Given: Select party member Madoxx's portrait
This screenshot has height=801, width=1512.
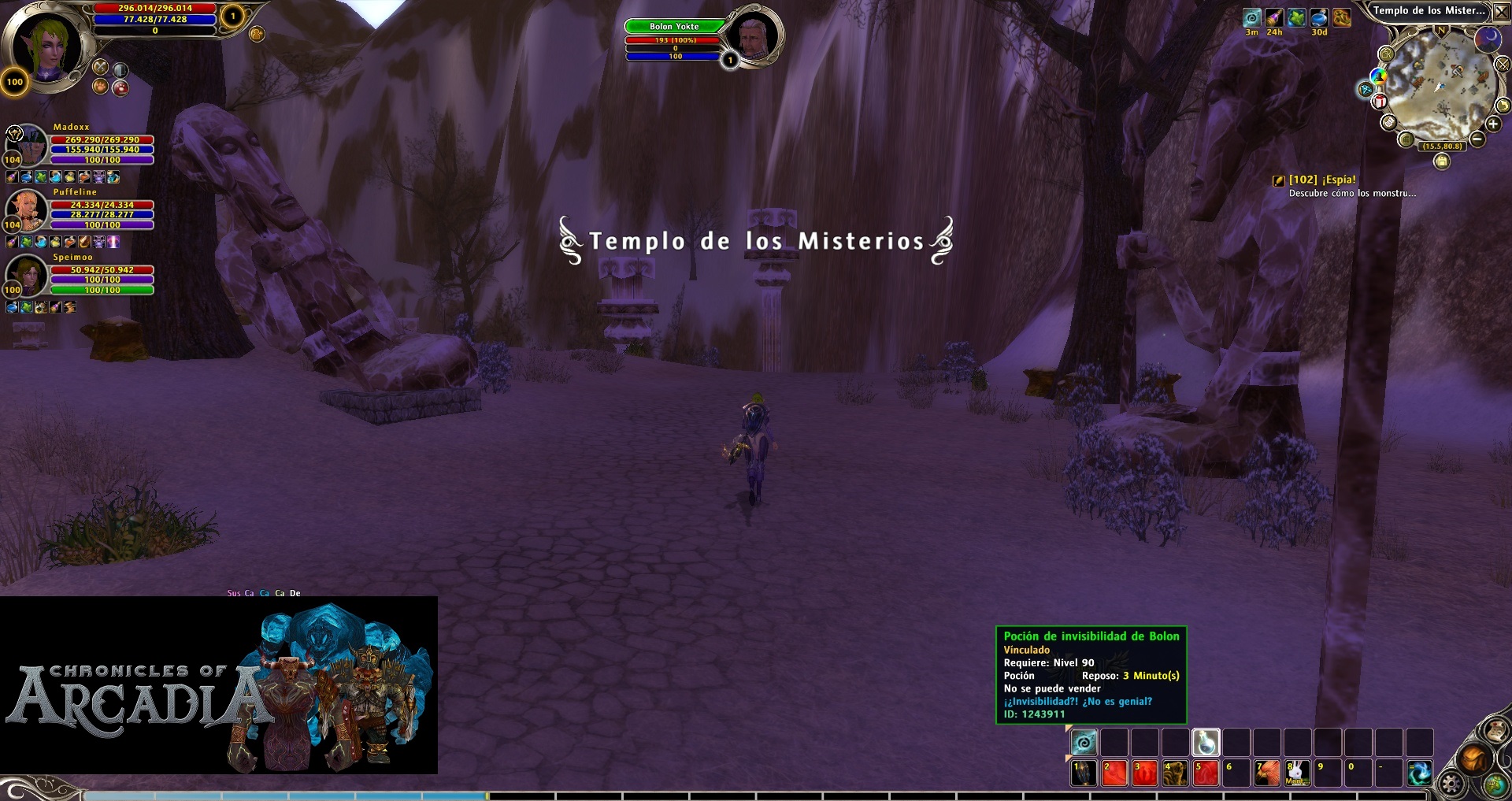Looking at the screenshot, I should pos(28,144).
